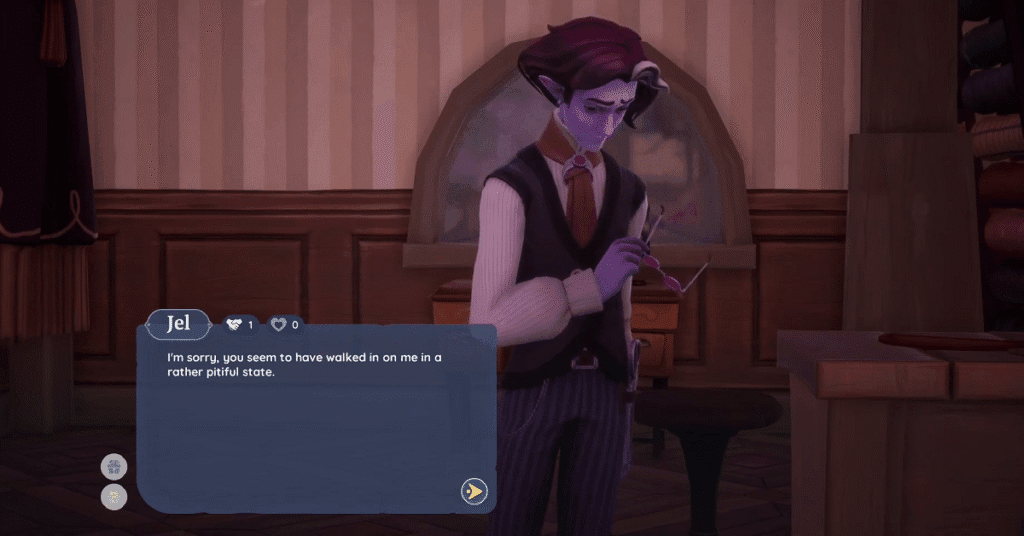Viewport: 1024px width, 536px height.
Task: Continue the dialogue with the yellow arrow button
Action: pos(474,491)
